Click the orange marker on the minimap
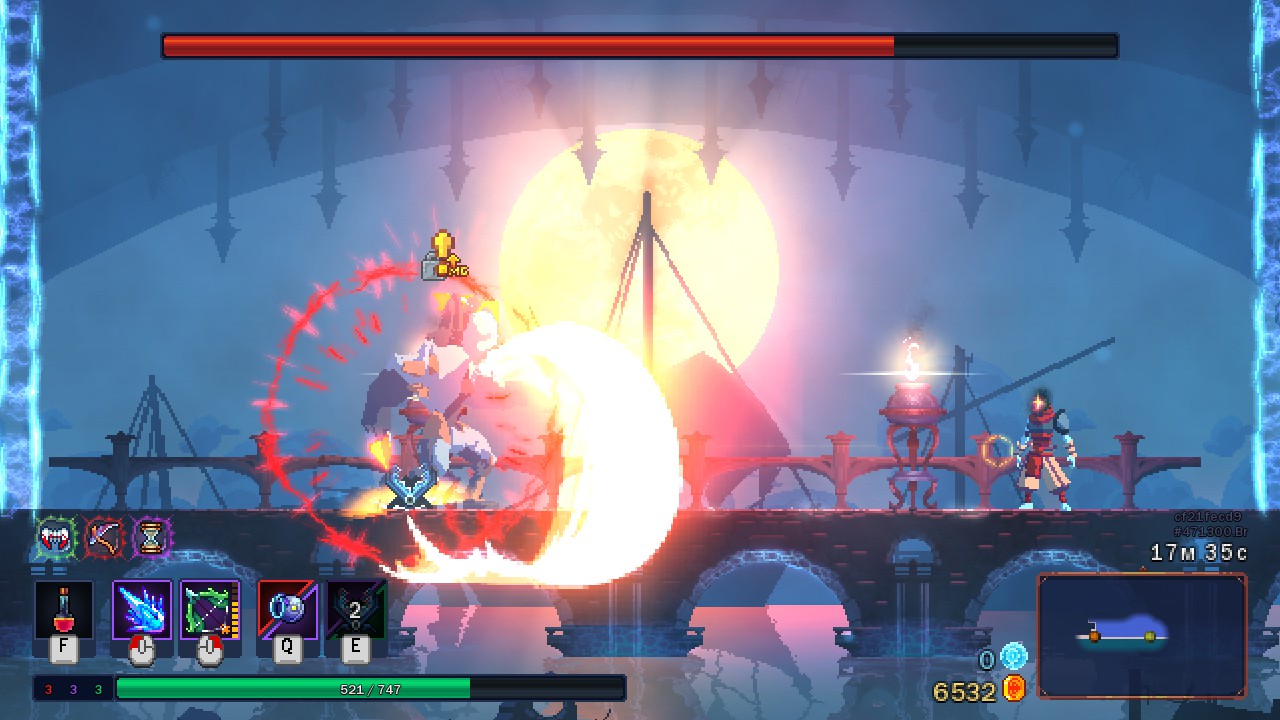The height and width of the screenshot is (720, 1280). click(1094, 636)
